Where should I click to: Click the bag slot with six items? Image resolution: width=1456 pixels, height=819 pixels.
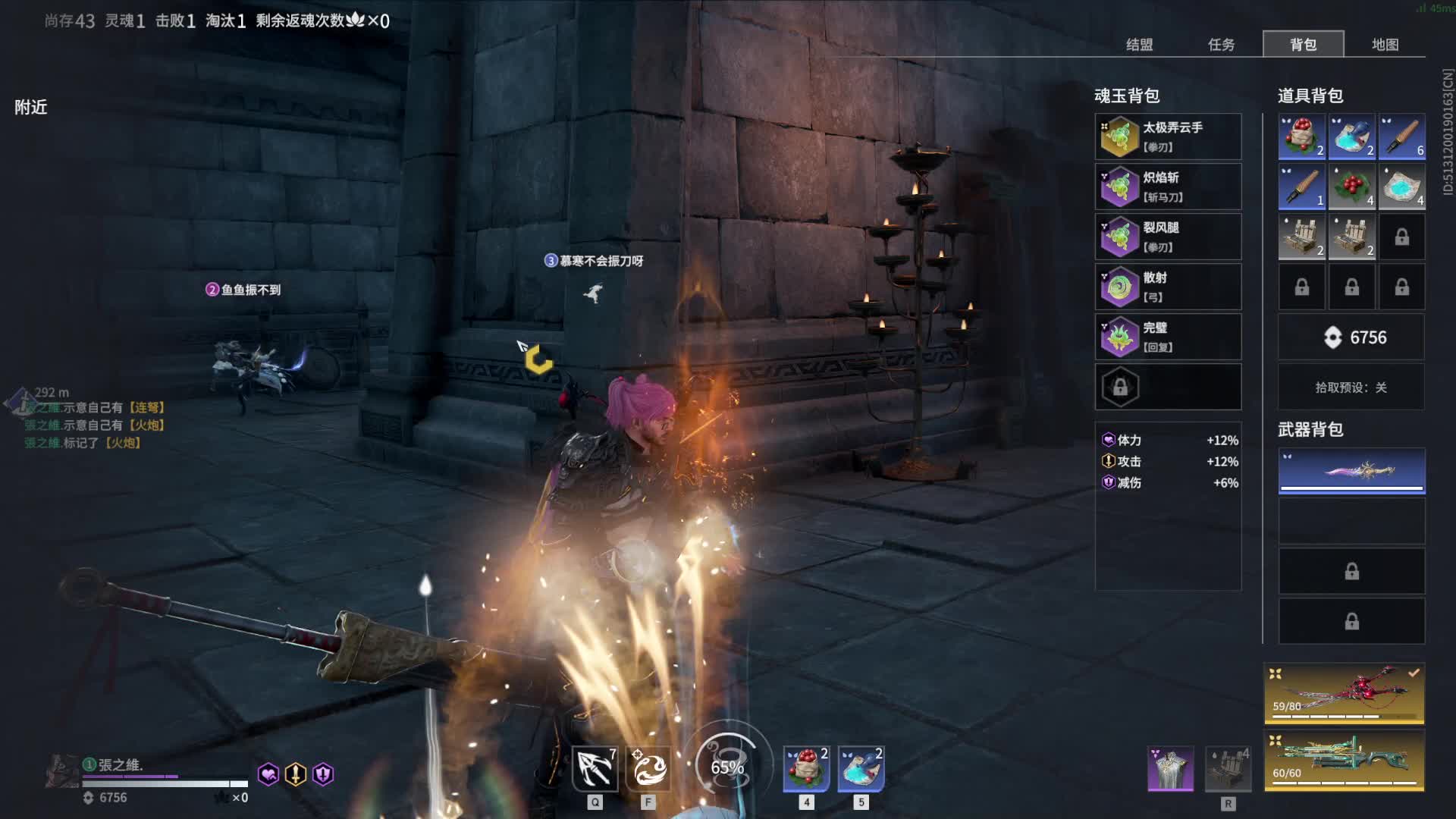[1401, 136]
